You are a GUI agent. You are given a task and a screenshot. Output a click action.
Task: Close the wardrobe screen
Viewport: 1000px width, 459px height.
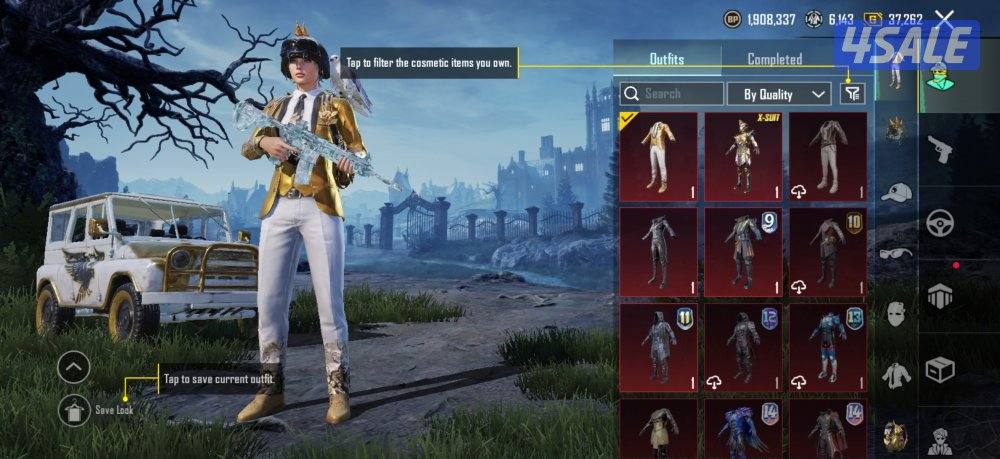pos(944,18)
